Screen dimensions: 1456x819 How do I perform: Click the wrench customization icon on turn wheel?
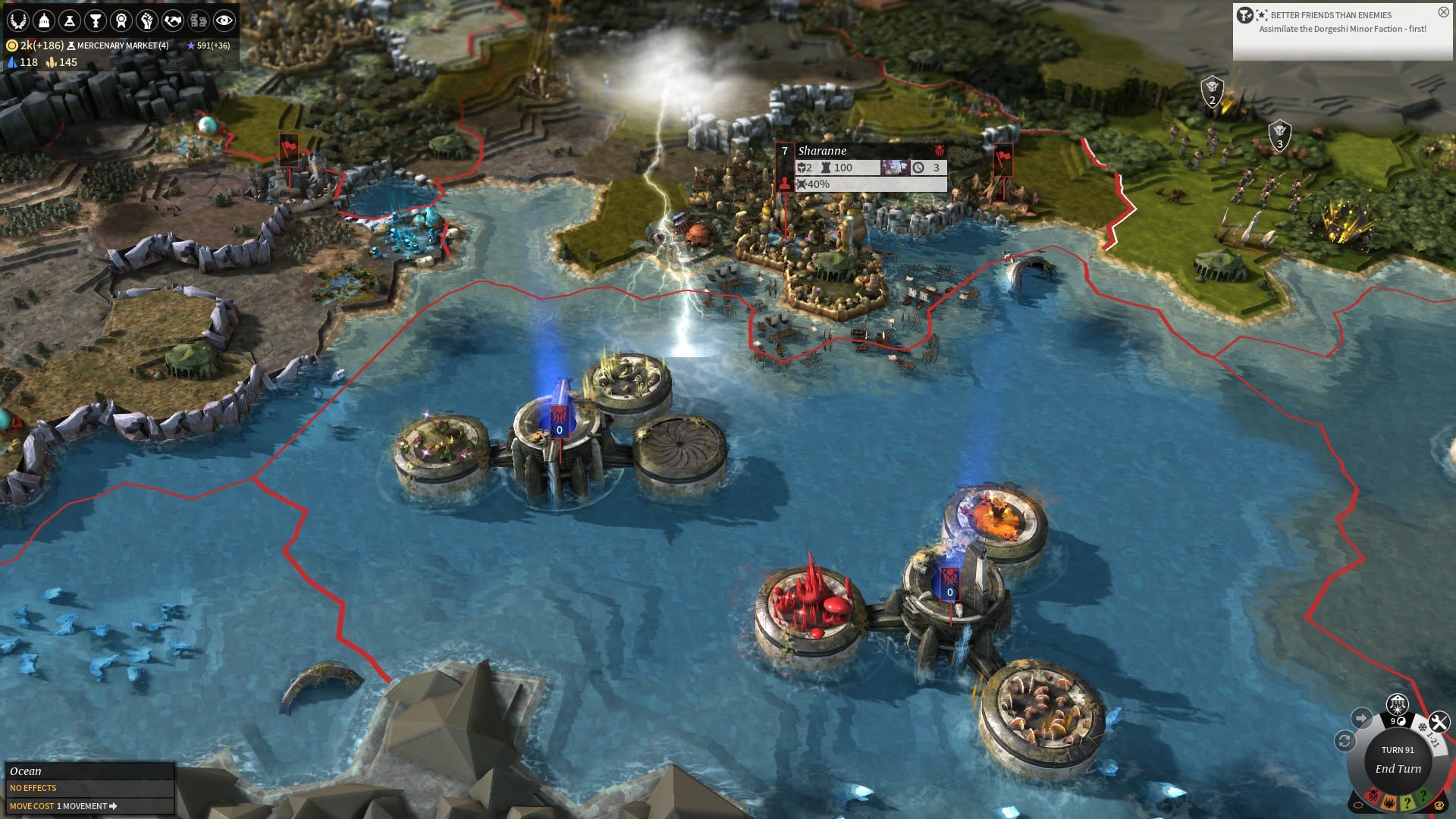coord(1438,720)
